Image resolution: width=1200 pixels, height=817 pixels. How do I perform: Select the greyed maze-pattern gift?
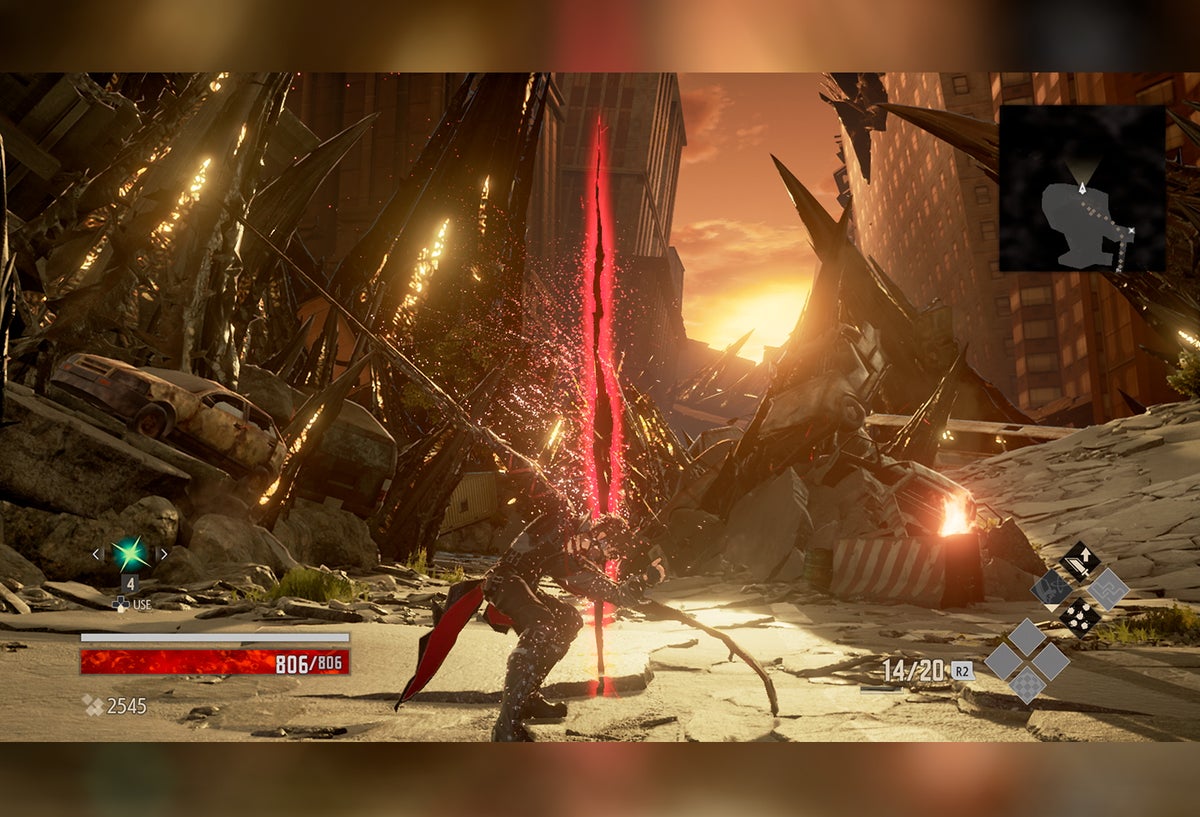[x=1108, y=589]
